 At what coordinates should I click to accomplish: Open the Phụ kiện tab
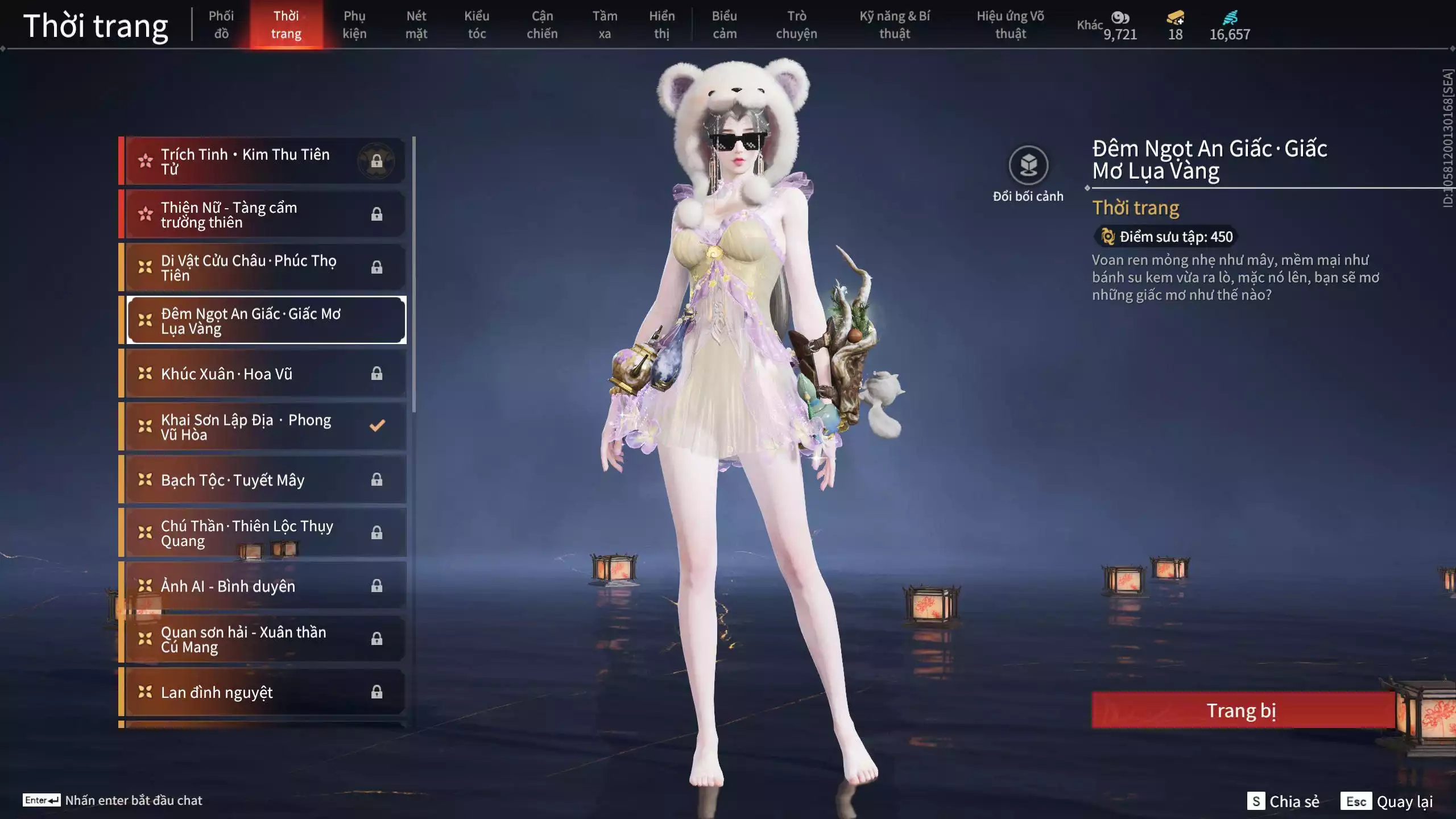(354, 24)
